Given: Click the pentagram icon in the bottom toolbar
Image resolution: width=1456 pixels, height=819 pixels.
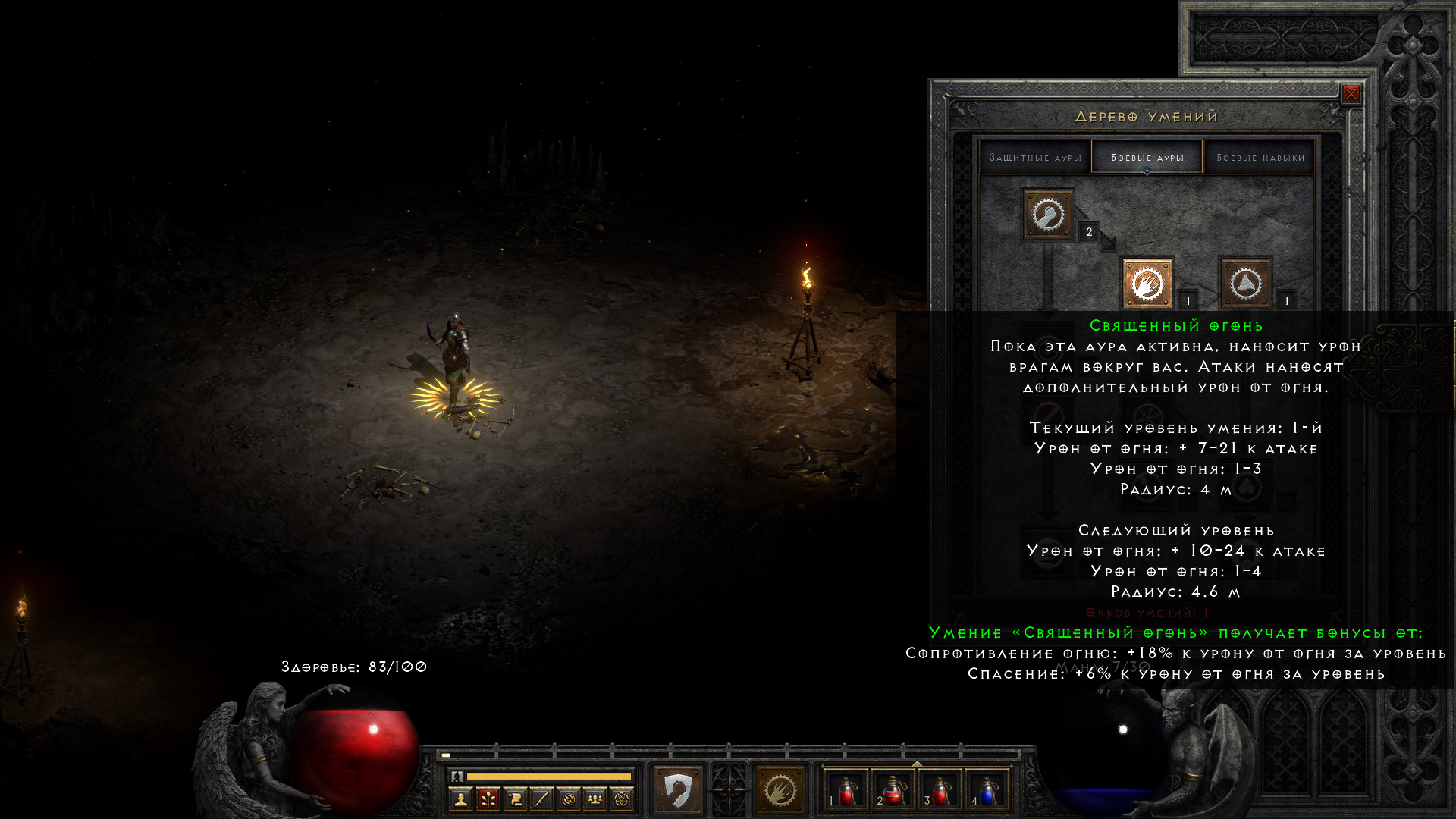Looking at the screenshot, I should [x=622, y=799].
